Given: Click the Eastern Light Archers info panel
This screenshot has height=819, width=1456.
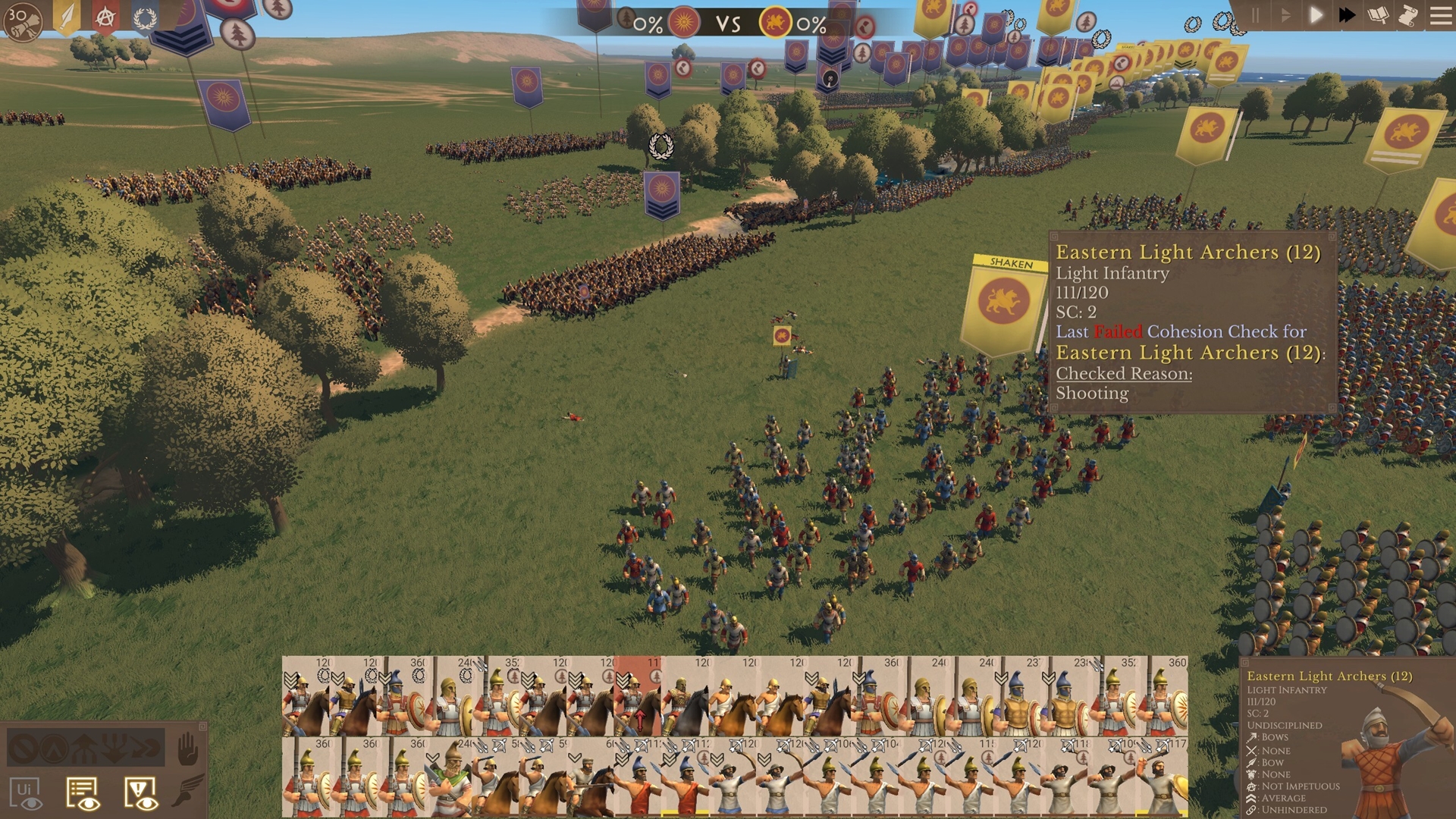Looking at the screenshot, I should [x=1191, y=322].
